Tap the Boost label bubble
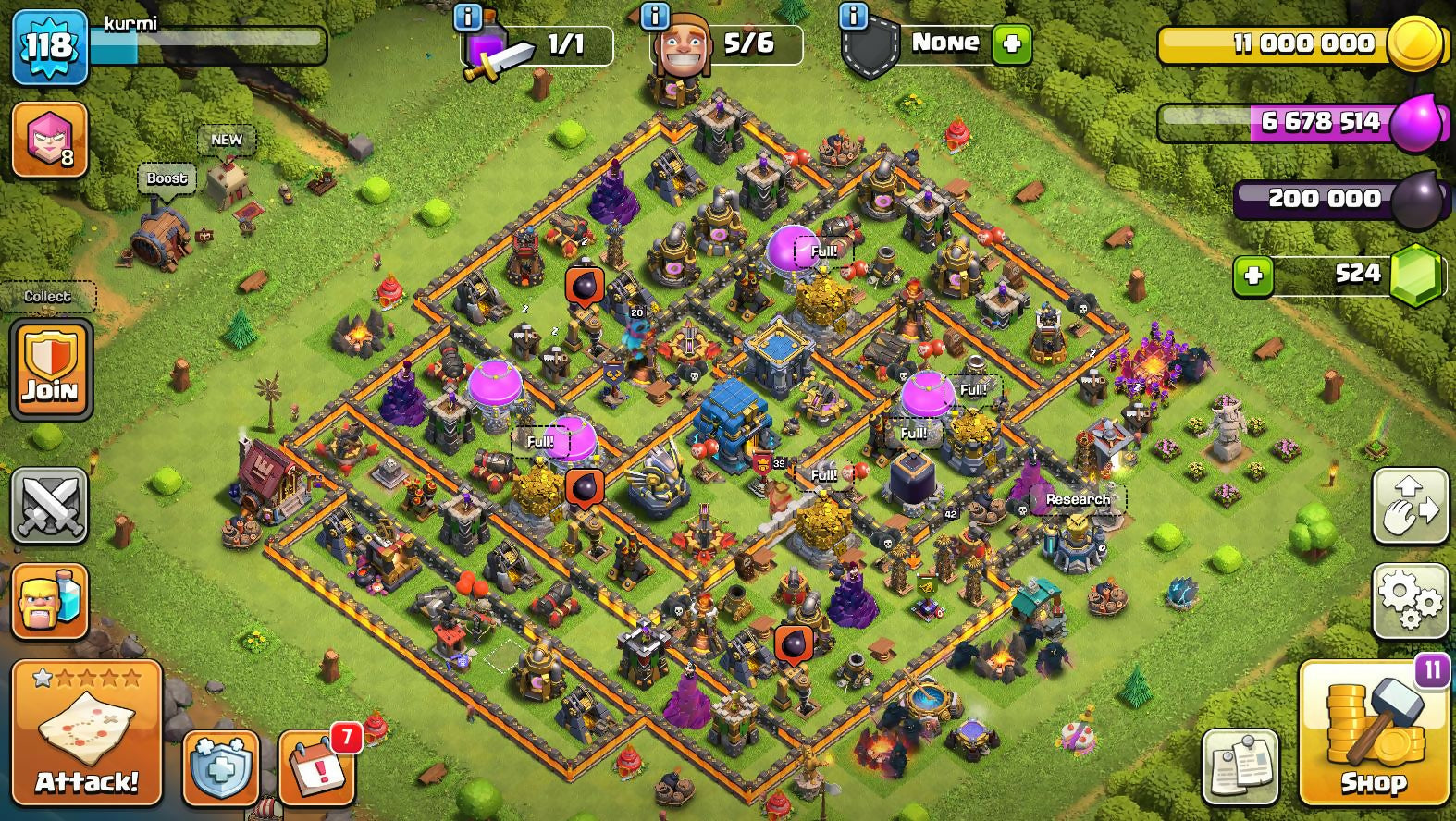This screenshot has width=1456, height=821. 167,178
